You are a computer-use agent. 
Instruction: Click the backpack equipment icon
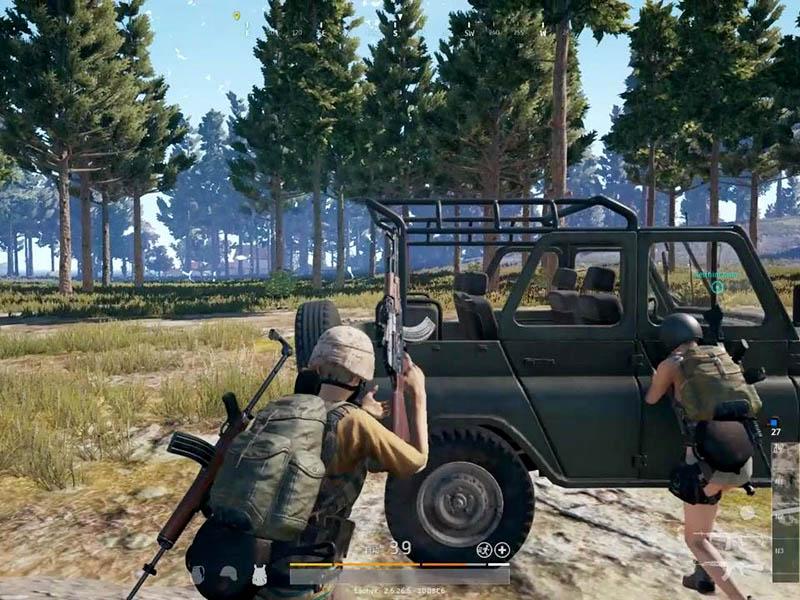pos(197,573)
